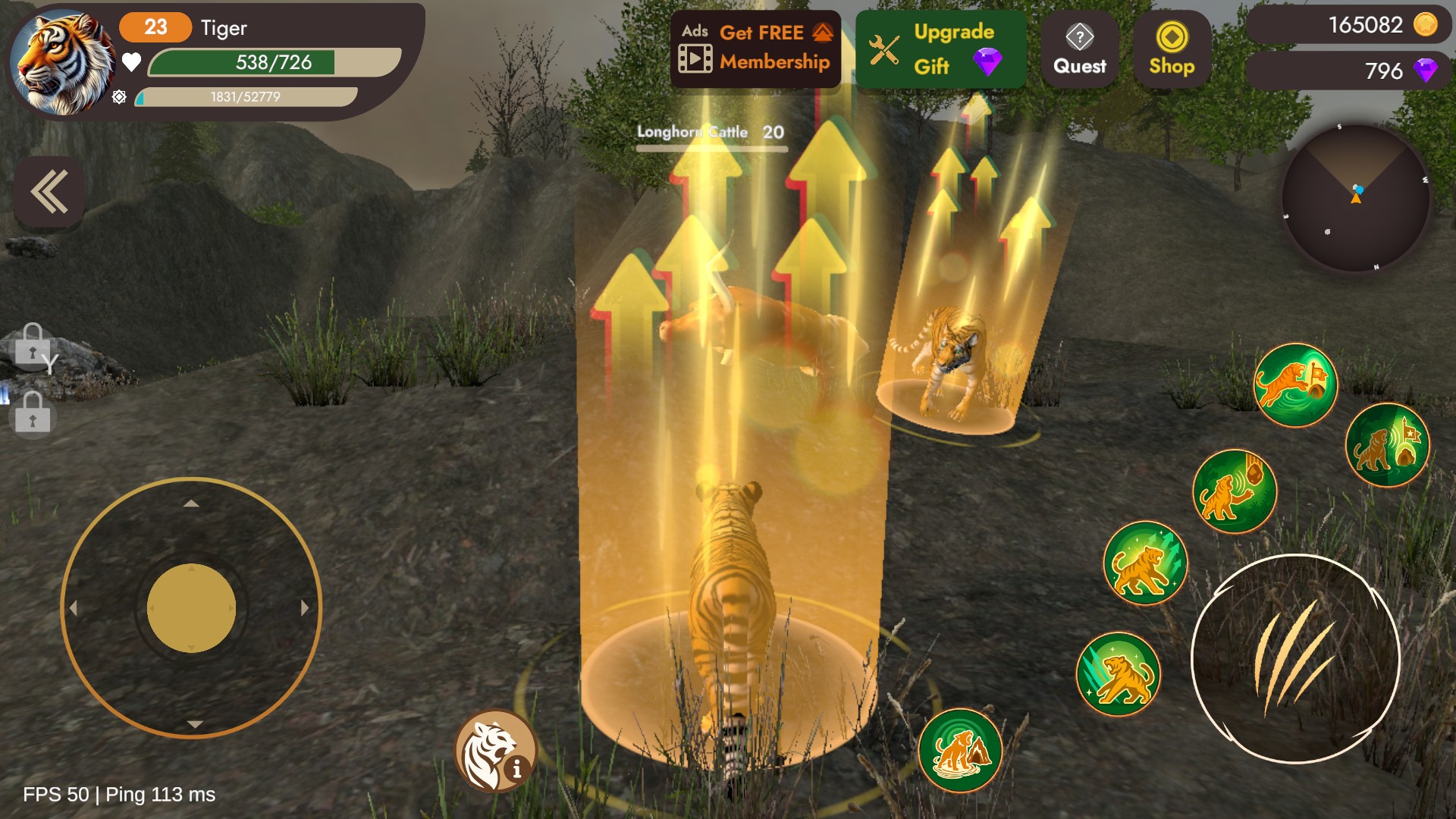Use the tiger by the den skill
Screen dimensions: 1456x819
click(x=960, y=750)
